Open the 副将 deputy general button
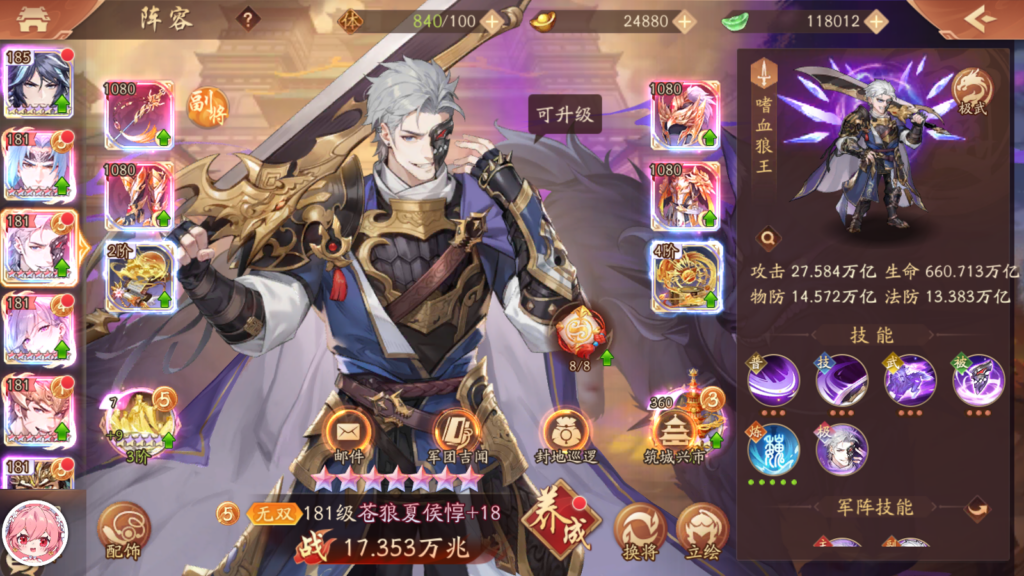Image resolution: width=1024 pixels, height=576 pixels. click(207, 108)
